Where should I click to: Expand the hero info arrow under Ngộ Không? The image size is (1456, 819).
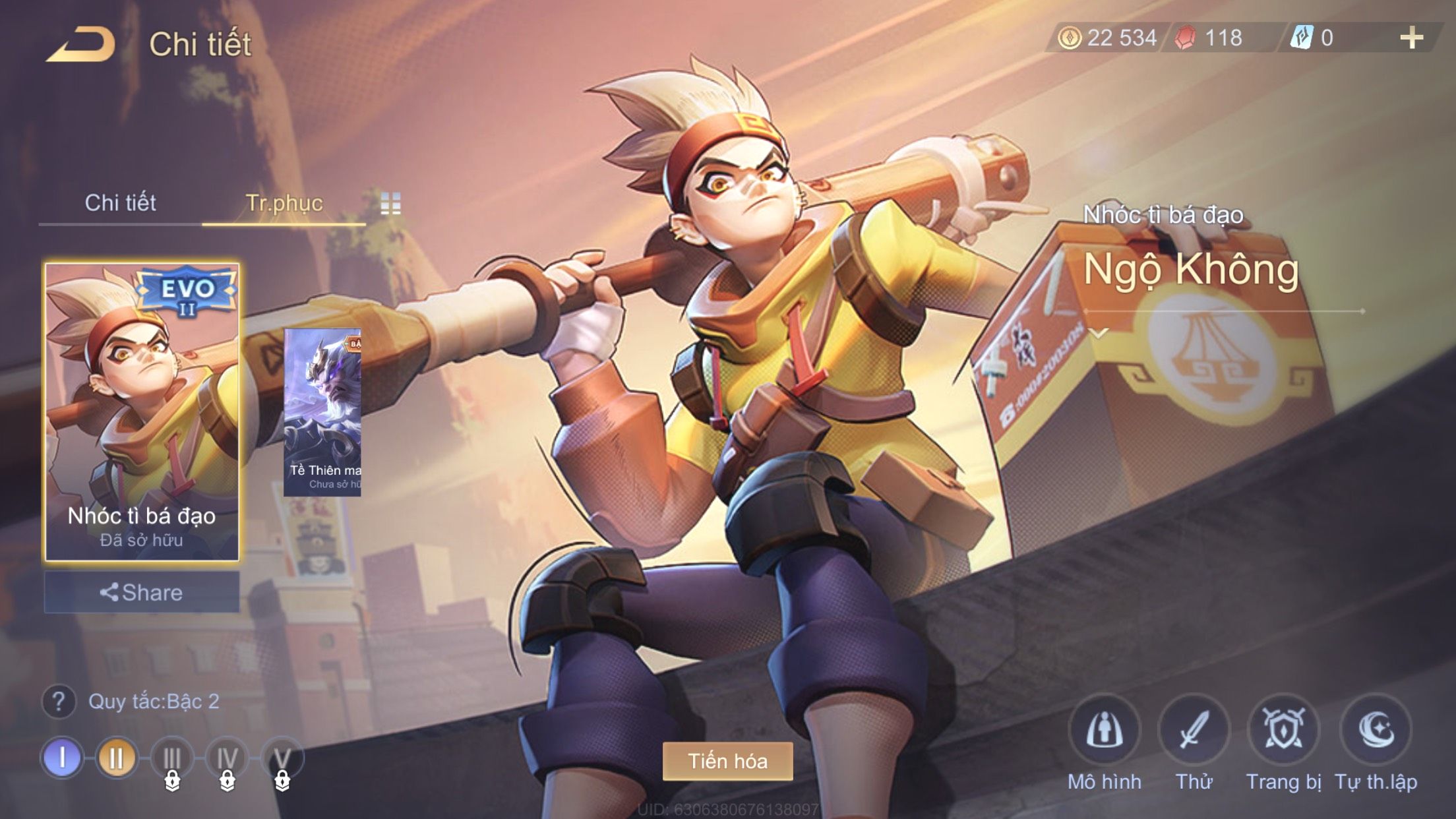(x=1099, y=333)
